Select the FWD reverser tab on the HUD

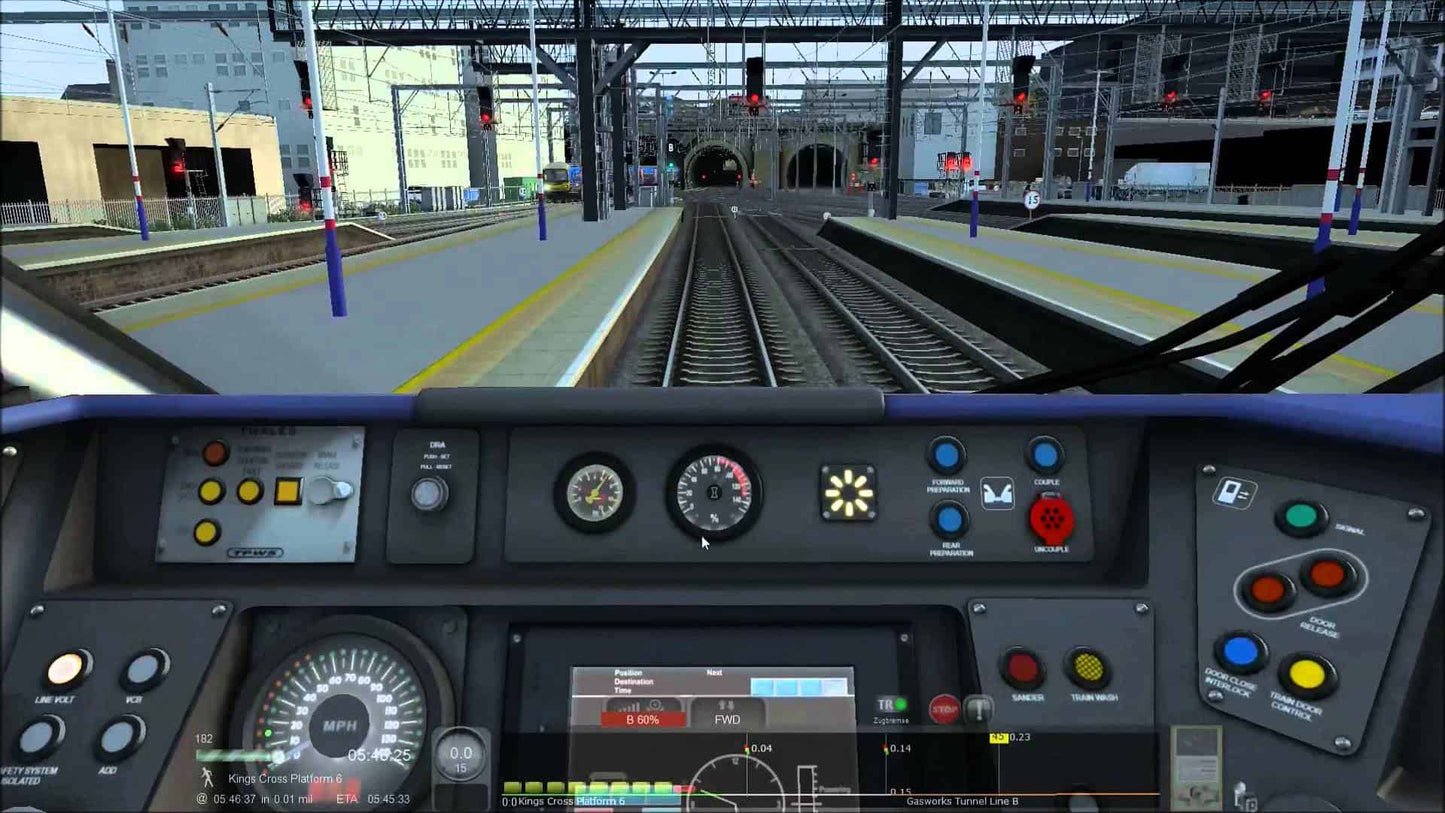[x=726, y=720]
